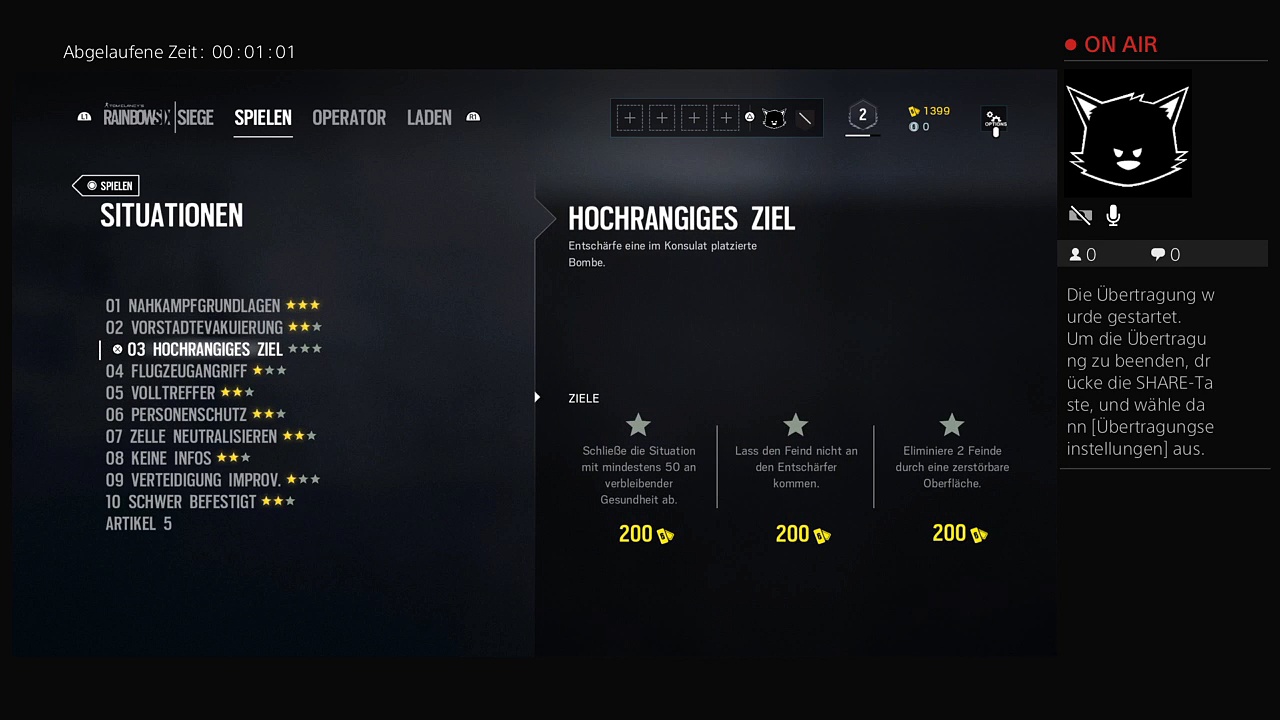
Task: Select situation 09 Verteidigung Improv.
Action: [193, 480]
